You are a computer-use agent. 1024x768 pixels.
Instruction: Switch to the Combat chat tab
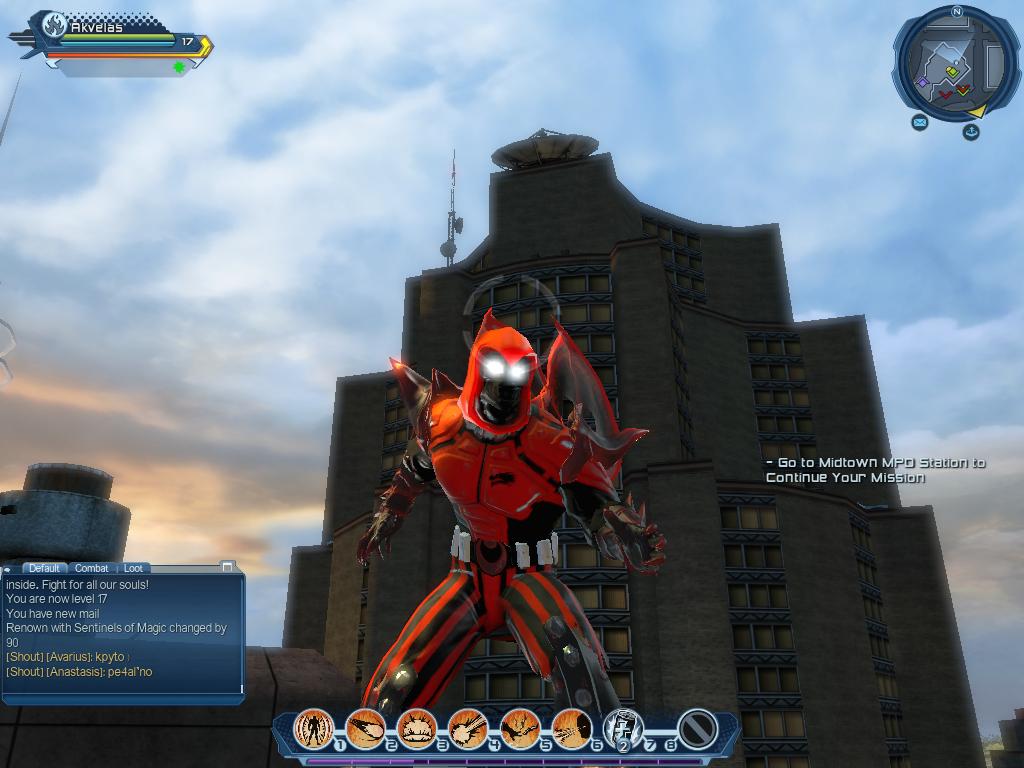(92, 568)
